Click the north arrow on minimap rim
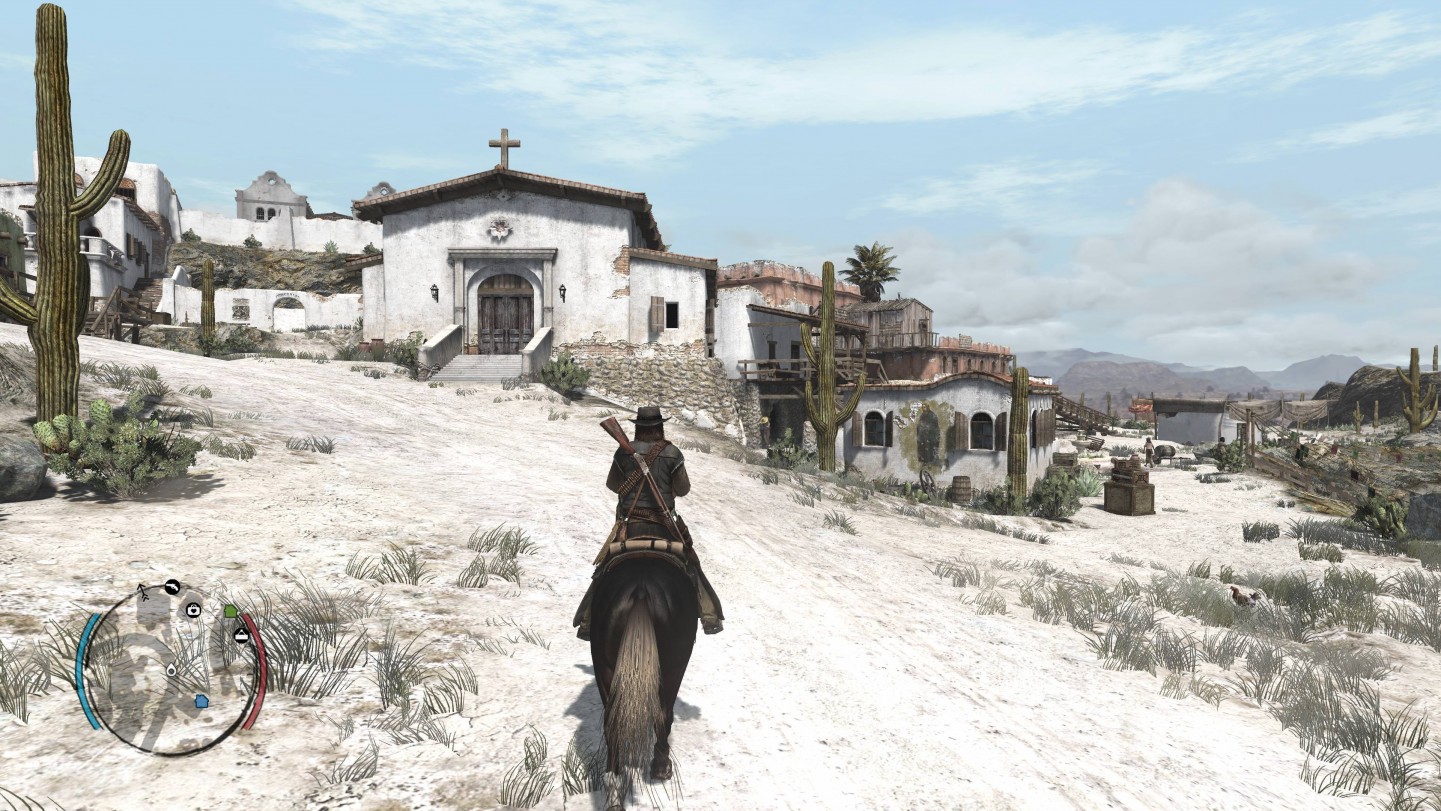Image resolution: width=1441 pixels, height=811 pixels. coord(143,591)
